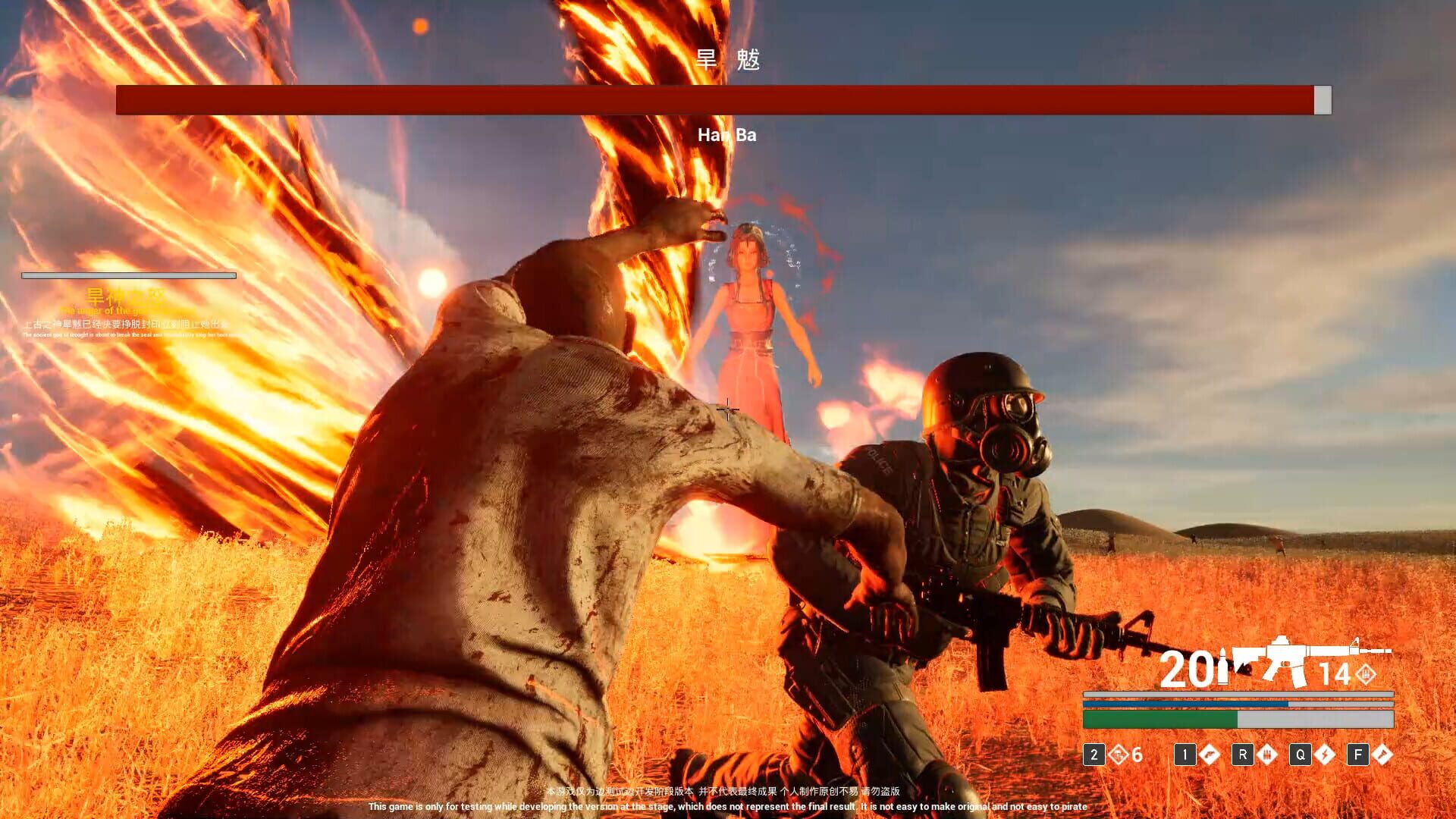Click the crosshair at screen center
Screen dimensions: 1456x819
[x=728, y=409]
